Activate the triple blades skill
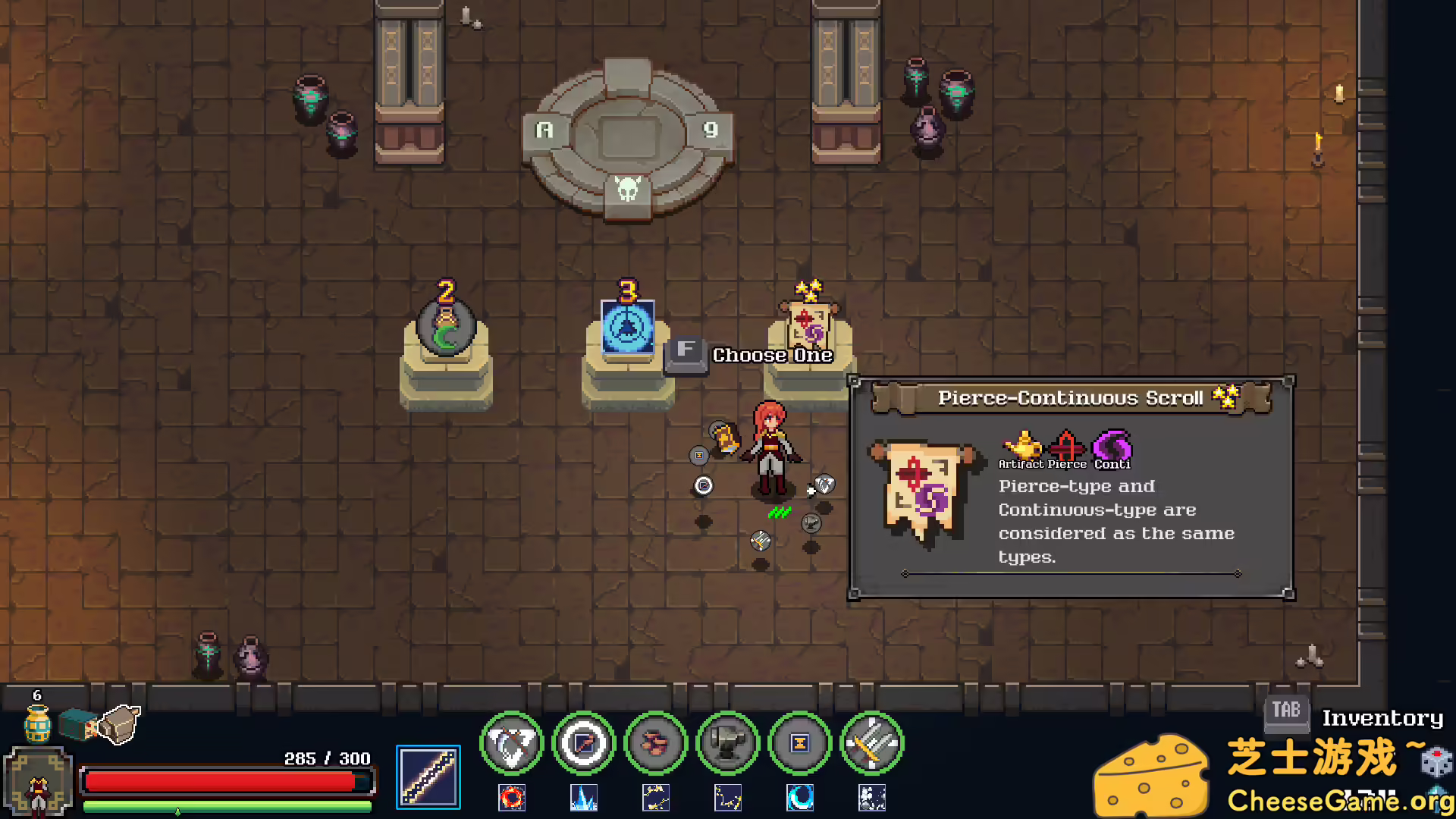 point(872,743)
